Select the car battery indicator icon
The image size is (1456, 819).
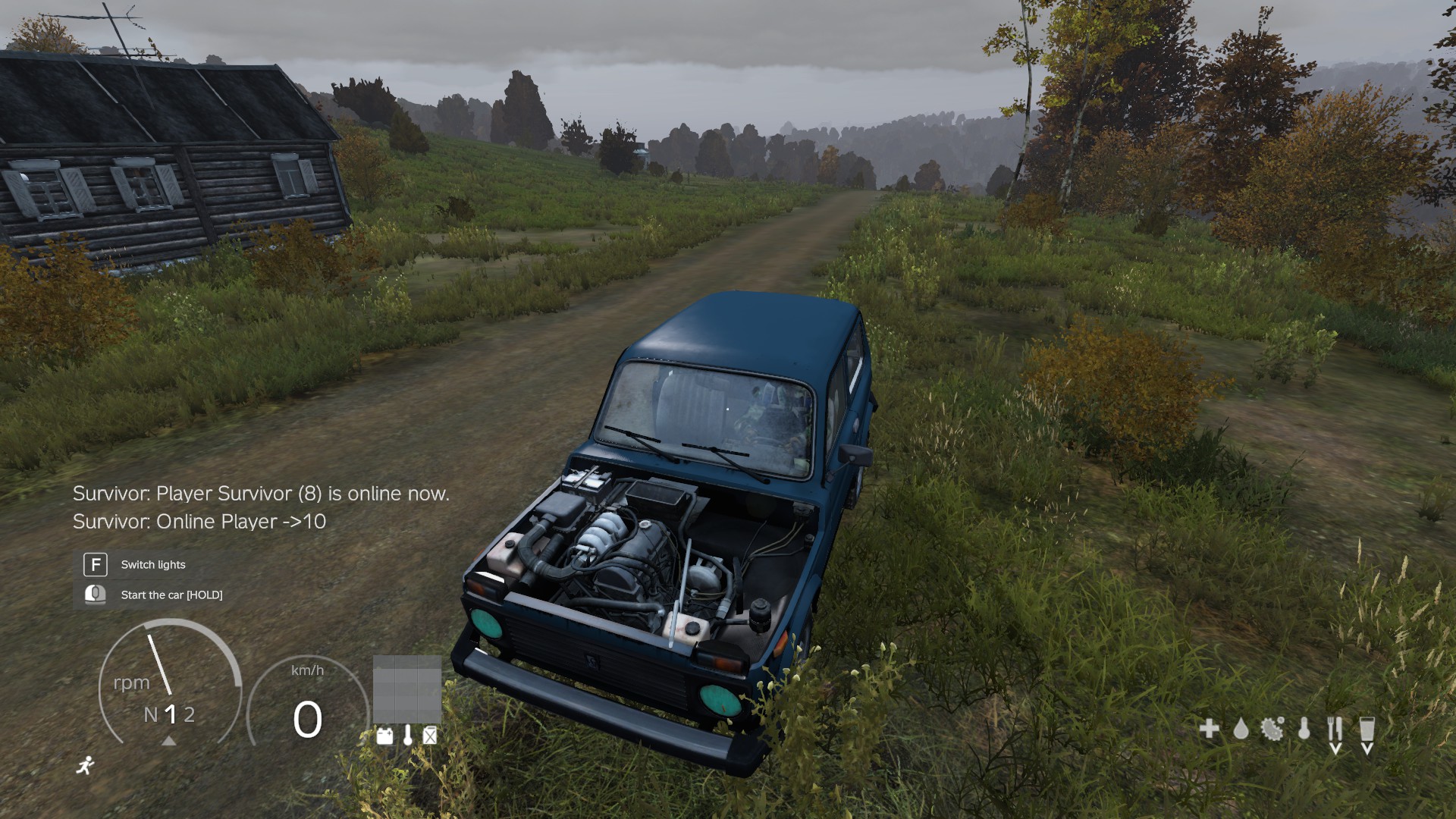(x=385, y=736)
